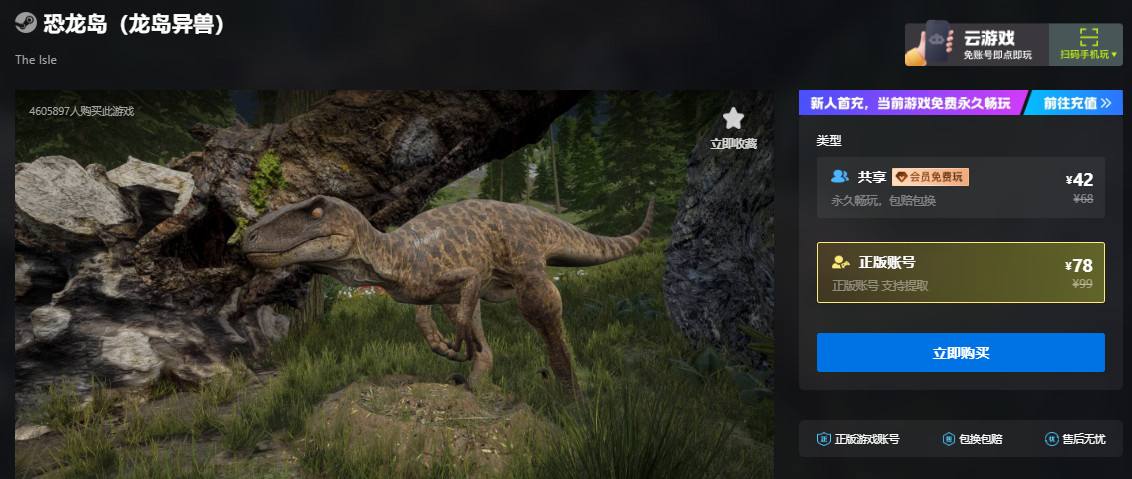Click the 包换包赔 guarantee label
The height and width of the screenshot is (479, 1132).
972,439
